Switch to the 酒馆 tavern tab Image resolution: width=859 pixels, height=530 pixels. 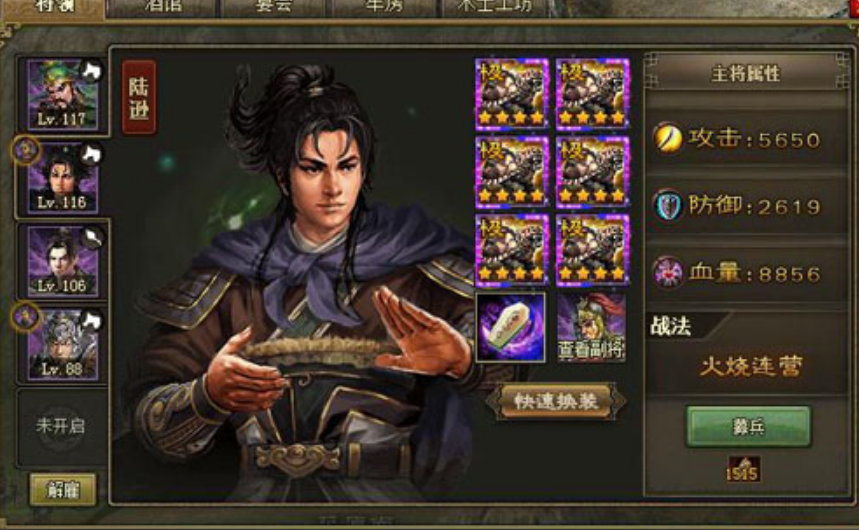[163, 7]
